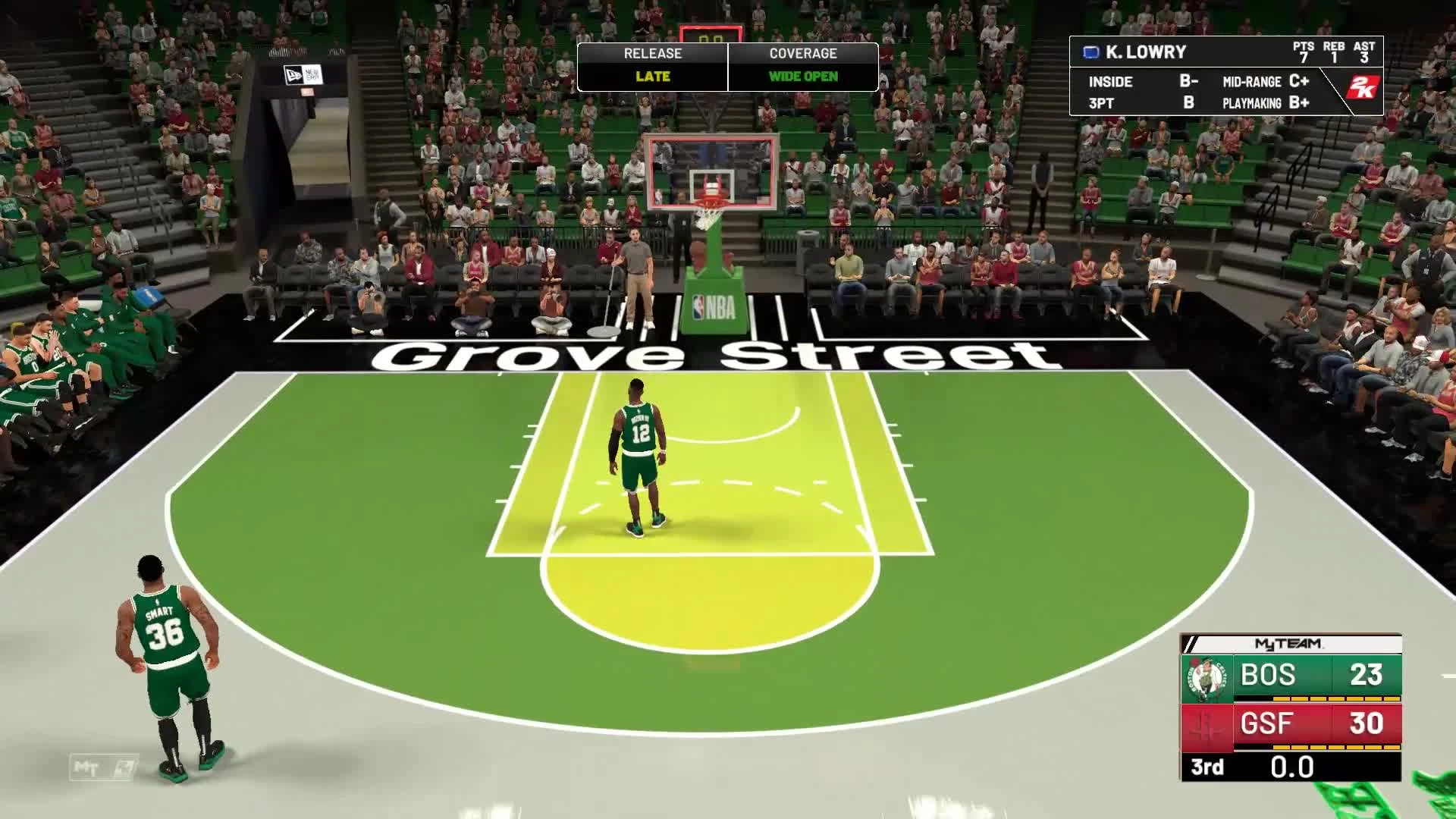
Task: Toggle the LATE release feedback panel
Action: [x=651, y=76]
